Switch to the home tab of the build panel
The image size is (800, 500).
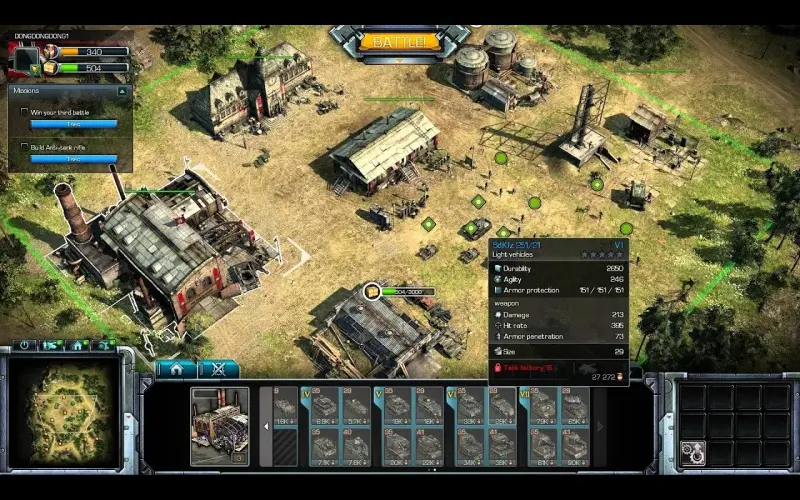pyautogui.click(x=176, y=369)
